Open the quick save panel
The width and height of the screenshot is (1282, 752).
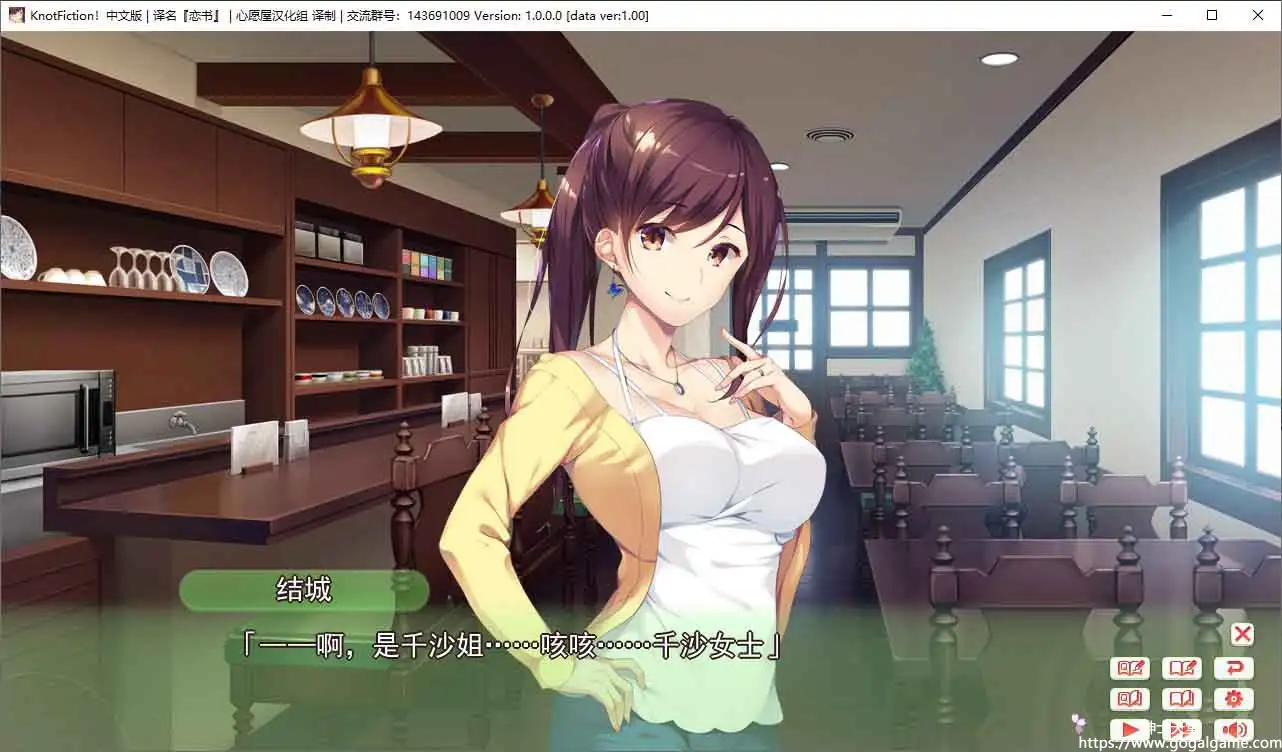tap(1130, 668)
